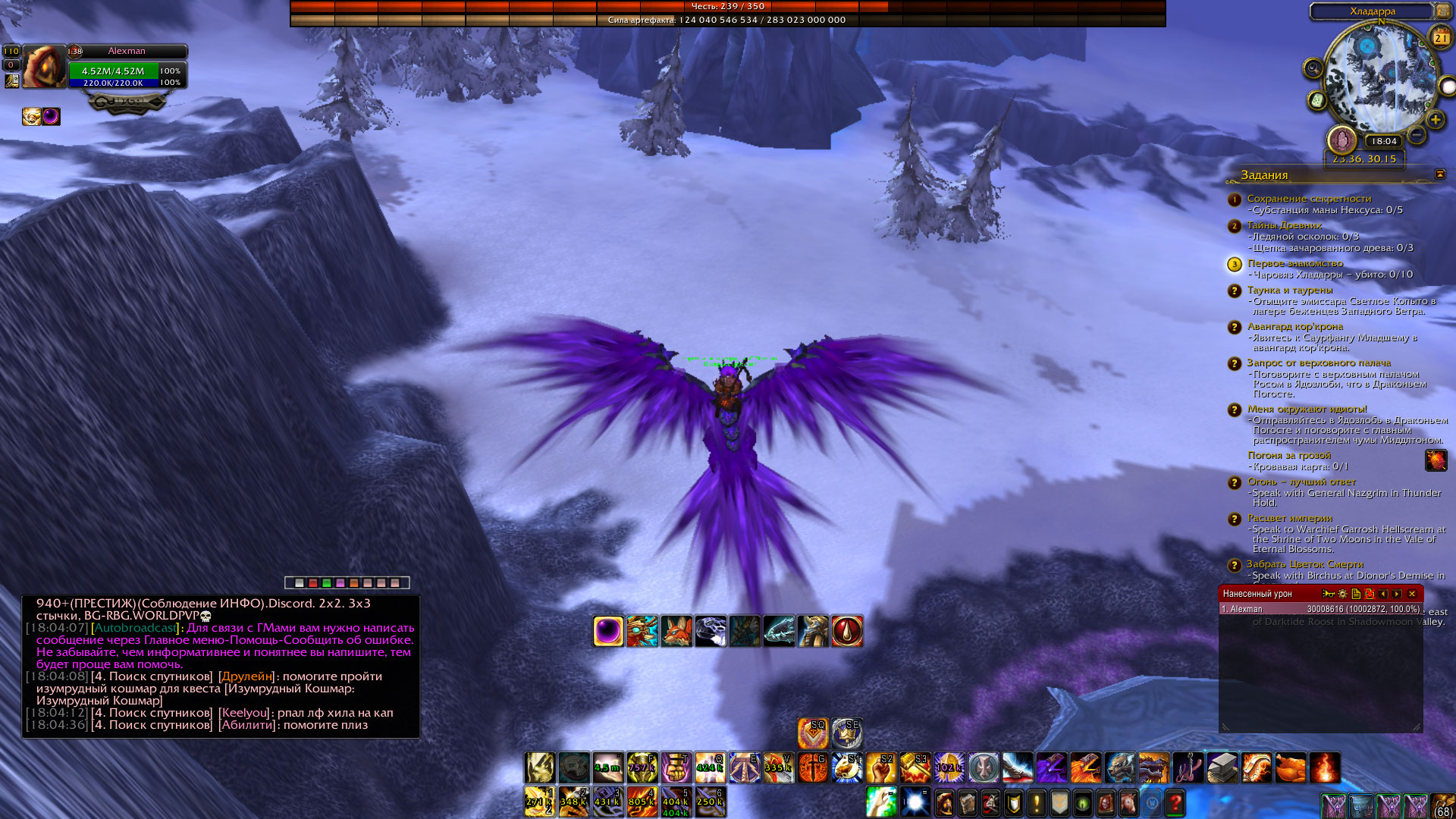This screenshot has width=1456, height=819.
Task: Close the Нанесенный урон damage meter window
Action: (x=1412, y=594)
